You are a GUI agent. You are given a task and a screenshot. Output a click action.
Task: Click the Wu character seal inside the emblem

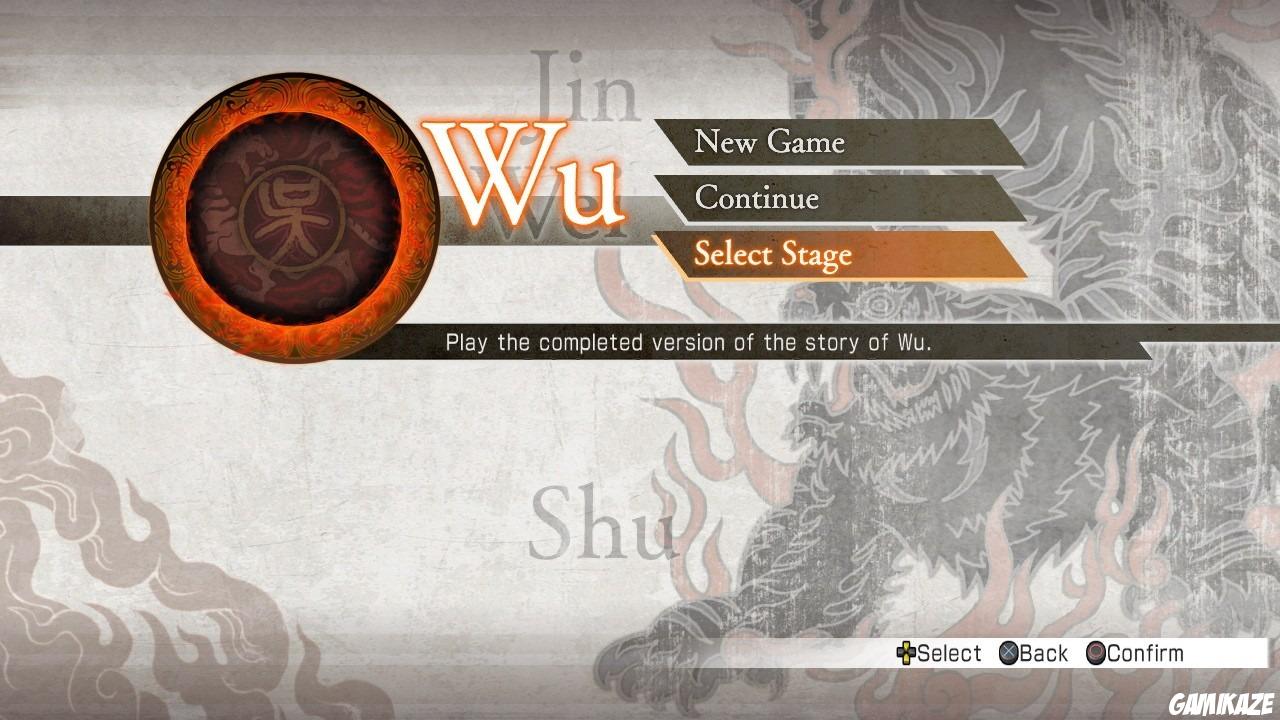[x=290, y=220]
